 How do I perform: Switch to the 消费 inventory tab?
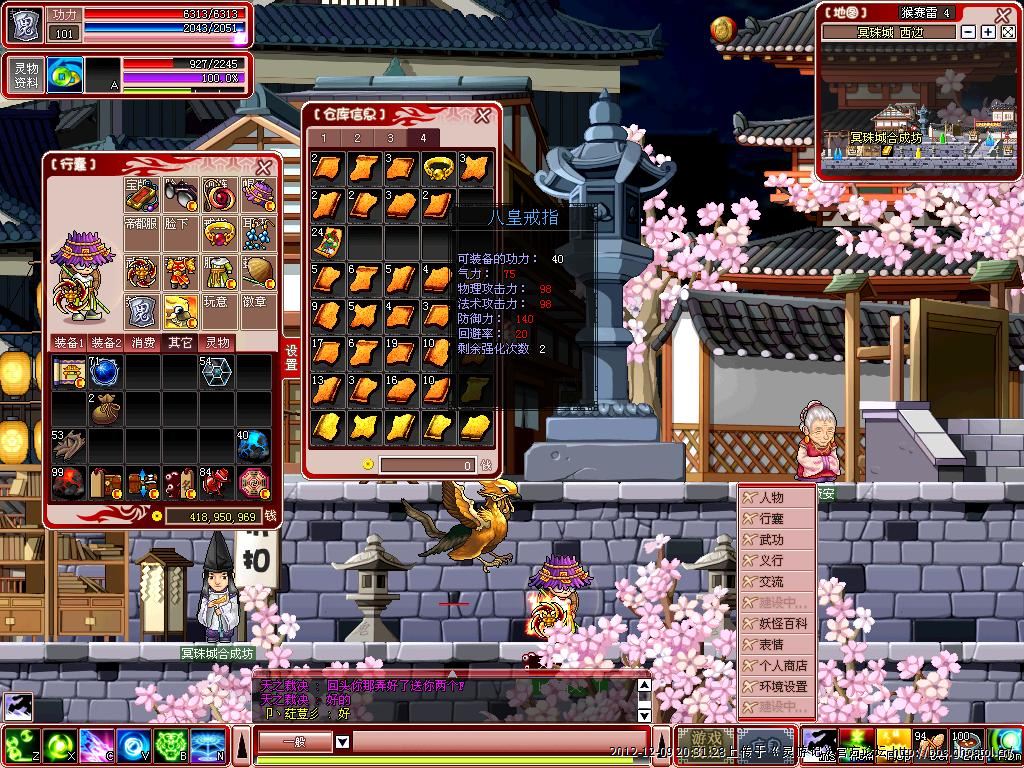[144, 343]
